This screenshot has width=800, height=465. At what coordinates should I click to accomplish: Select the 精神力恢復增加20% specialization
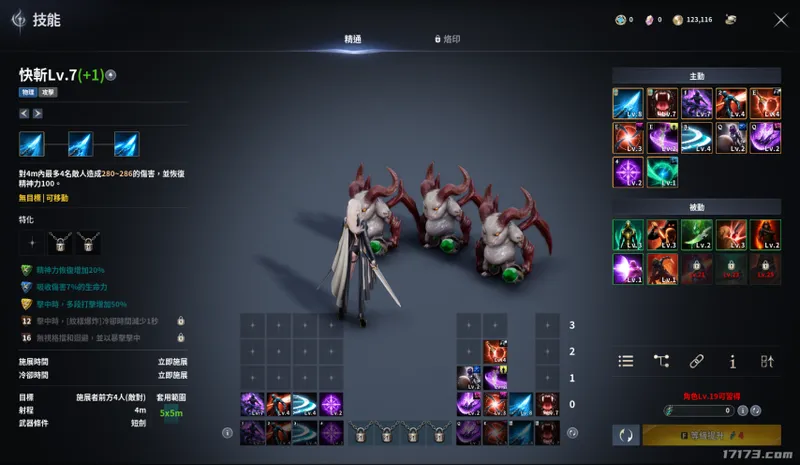27,270
